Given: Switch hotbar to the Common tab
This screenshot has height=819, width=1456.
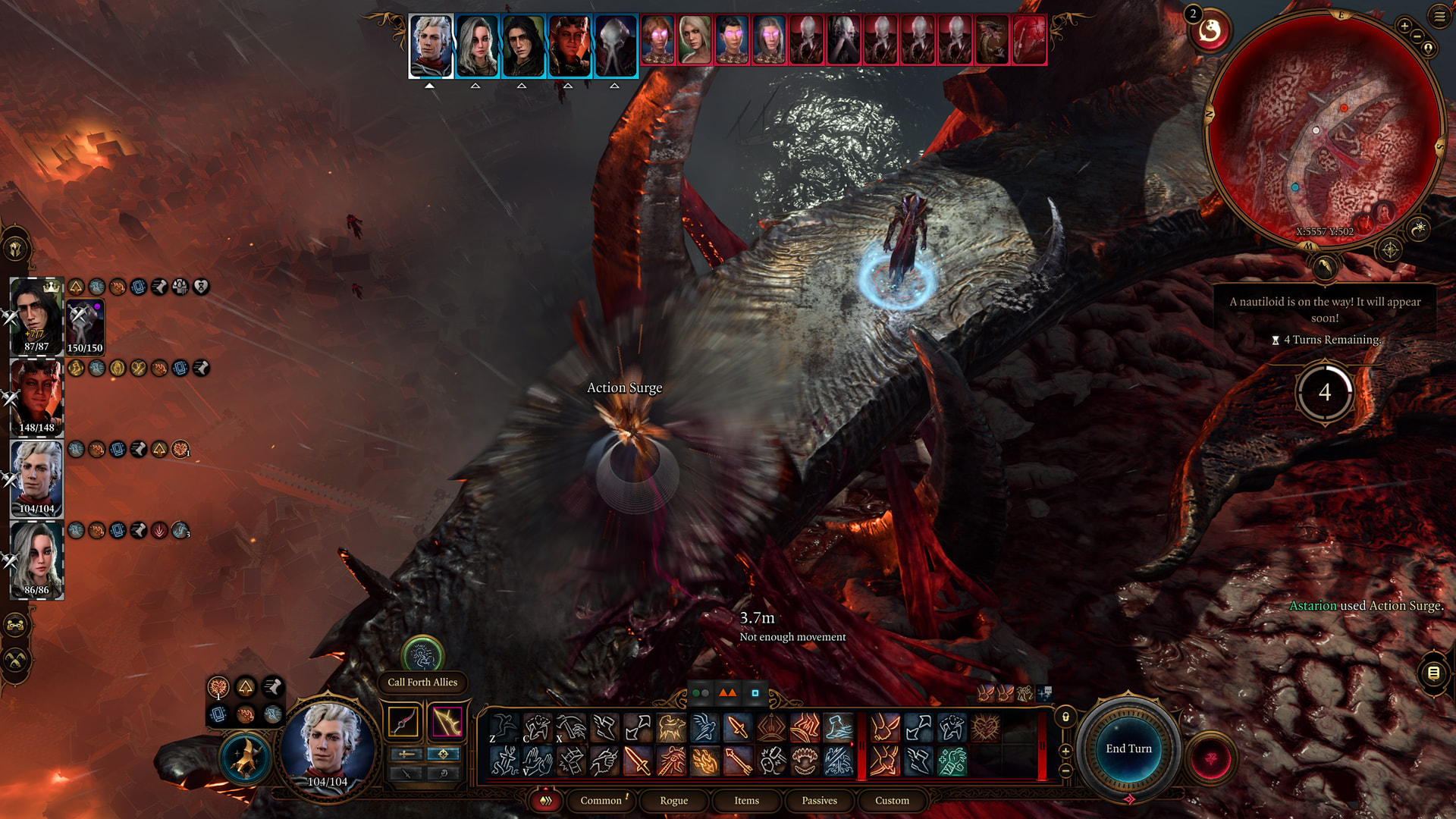Looking at the screenshot, I should [601, 801].
